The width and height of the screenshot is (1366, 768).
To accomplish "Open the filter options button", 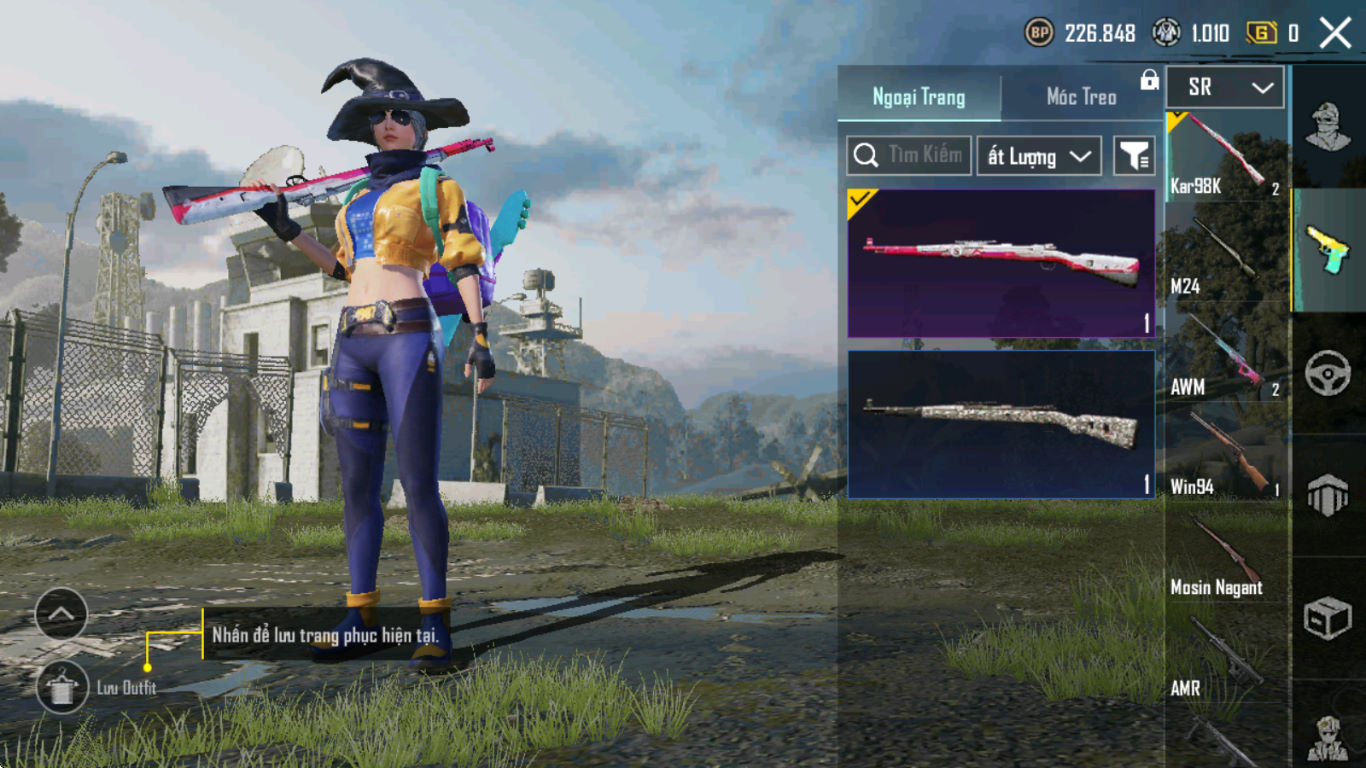I will click(1134, 156).
